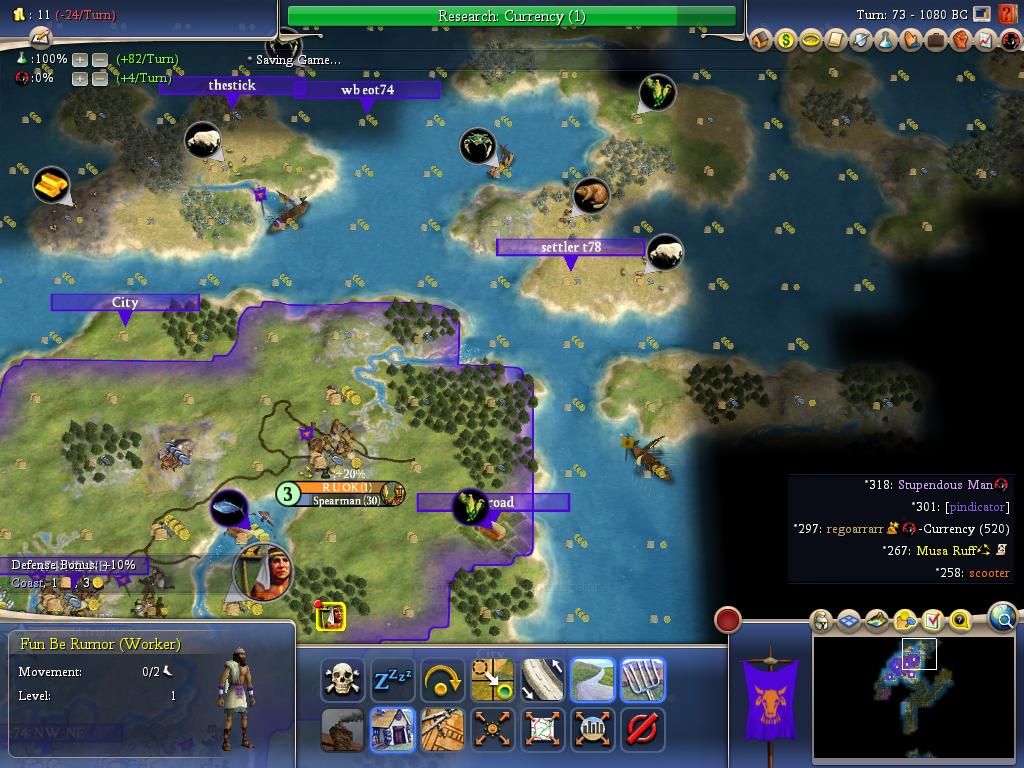Open the Religion Advisor praying hands icon

coord(911,41)
